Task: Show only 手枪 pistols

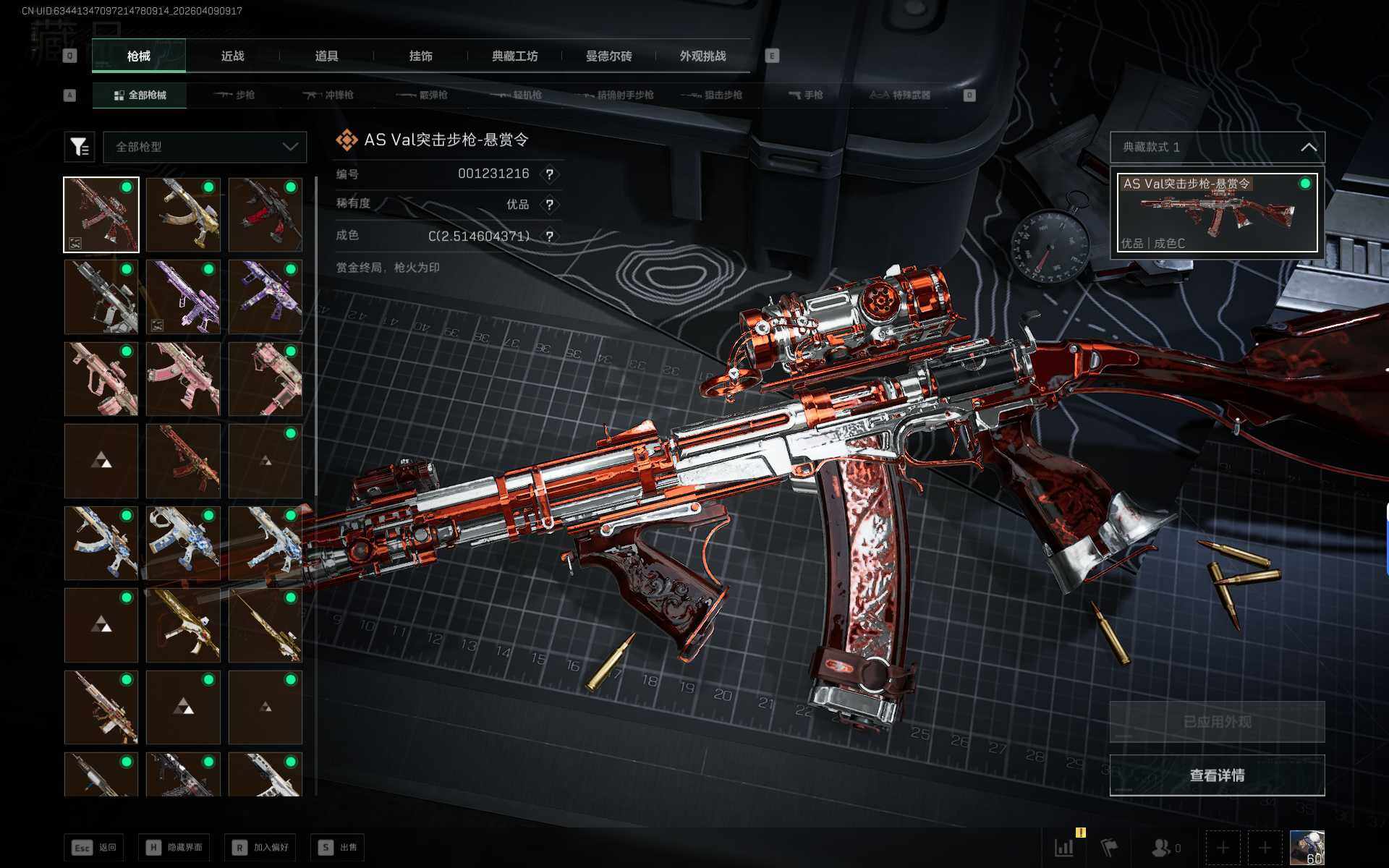Action: click(x=805, y=95)
